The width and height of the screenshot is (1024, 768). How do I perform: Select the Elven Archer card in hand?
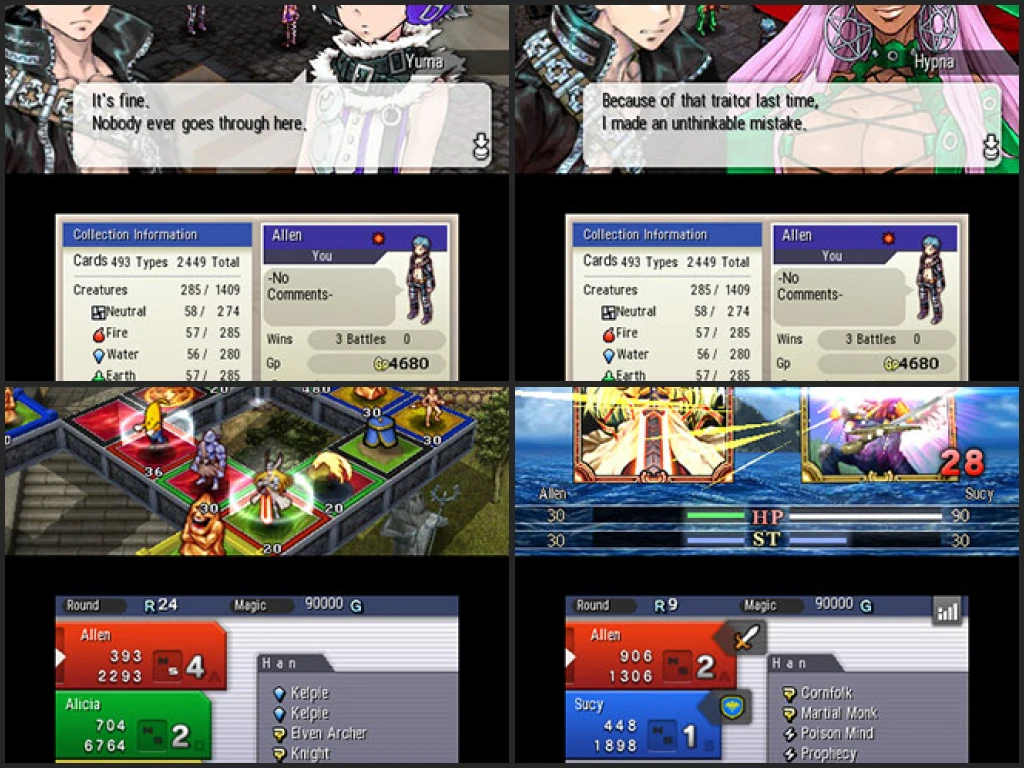tap(327, 734)
